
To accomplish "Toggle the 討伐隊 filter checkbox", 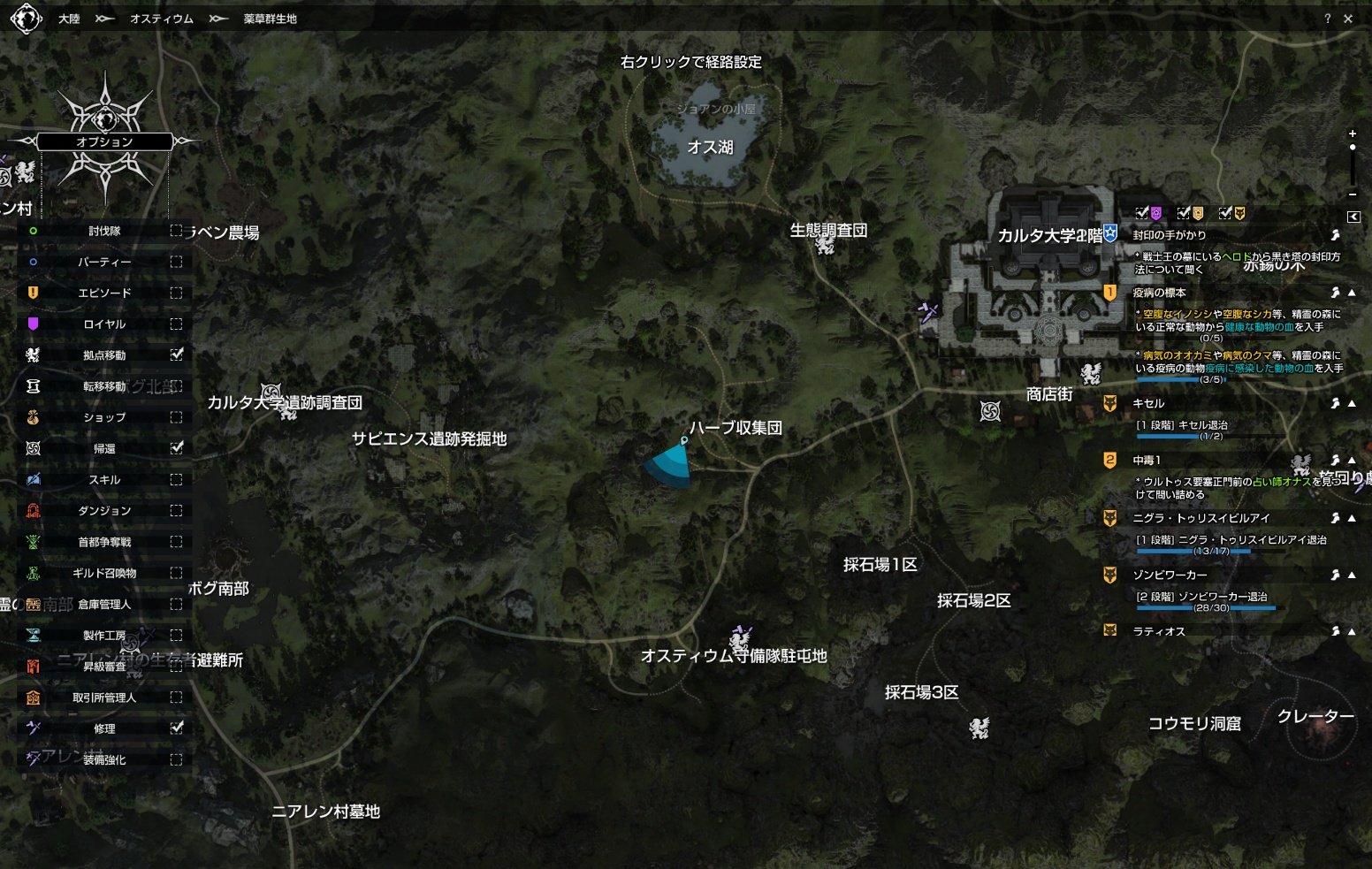I will pyautogui.click(x=177, y=231).
